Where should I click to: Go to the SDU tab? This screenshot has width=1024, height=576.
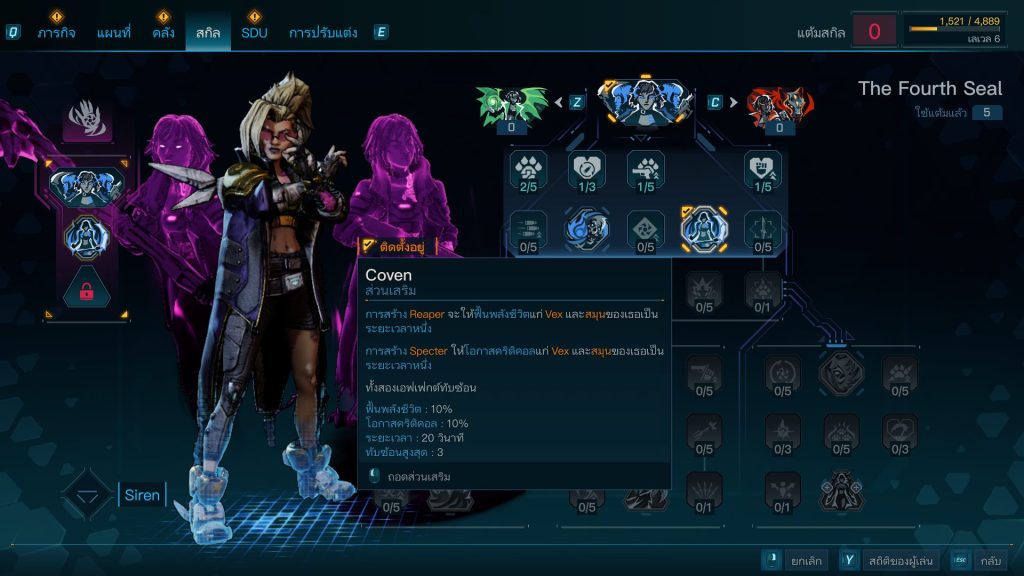[254, 32]
